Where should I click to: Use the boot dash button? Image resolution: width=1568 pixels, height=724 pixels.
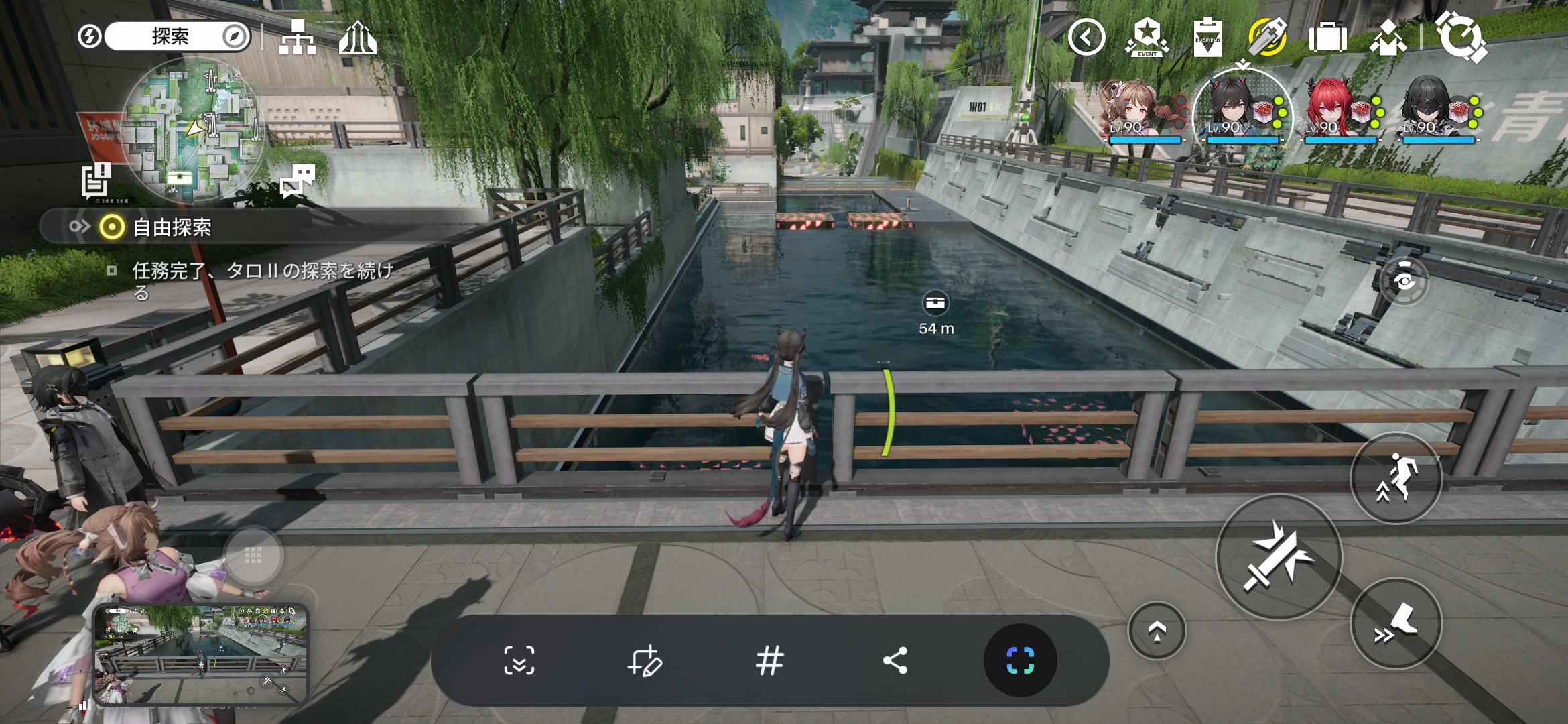tap(1396, 623)
